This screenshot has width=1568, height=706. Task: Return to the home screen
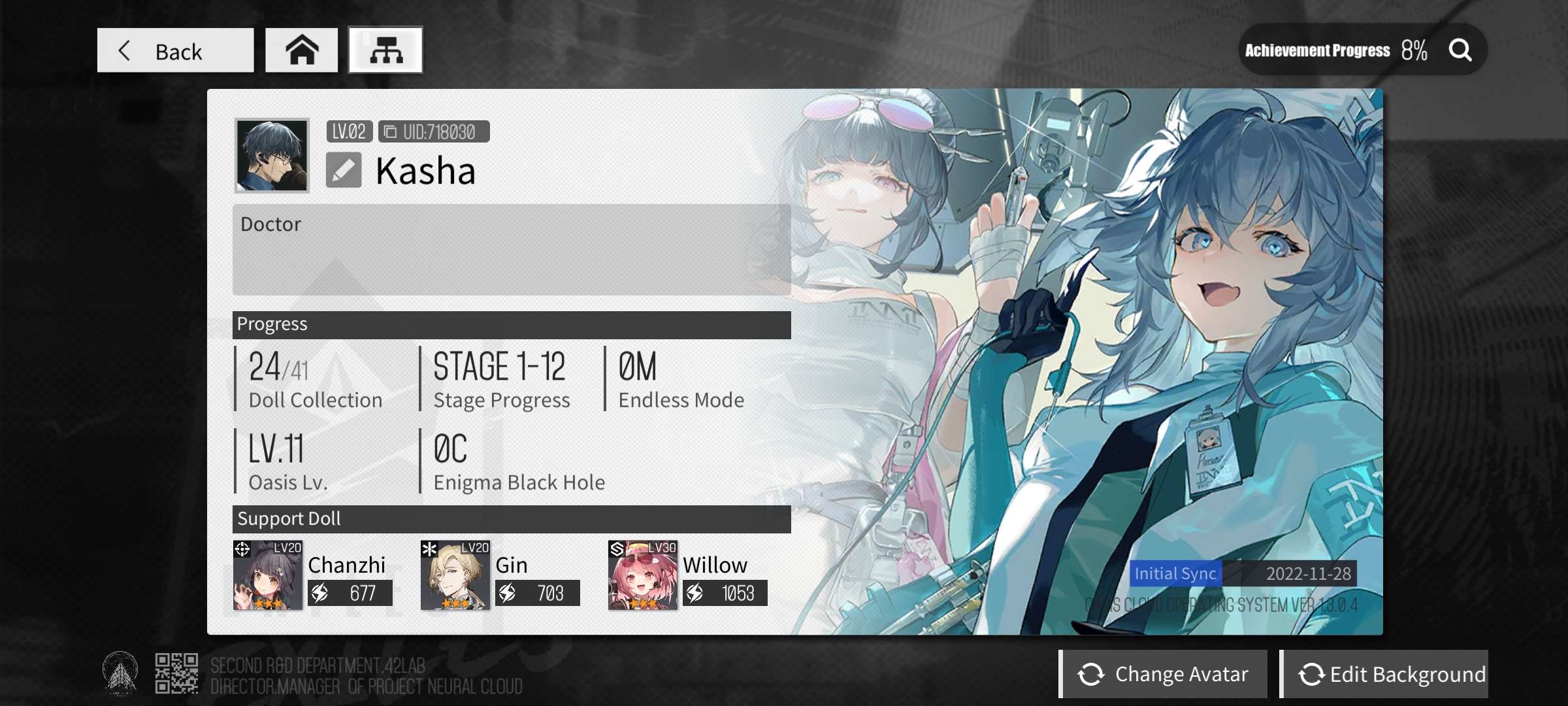click(x=301, y=50)
